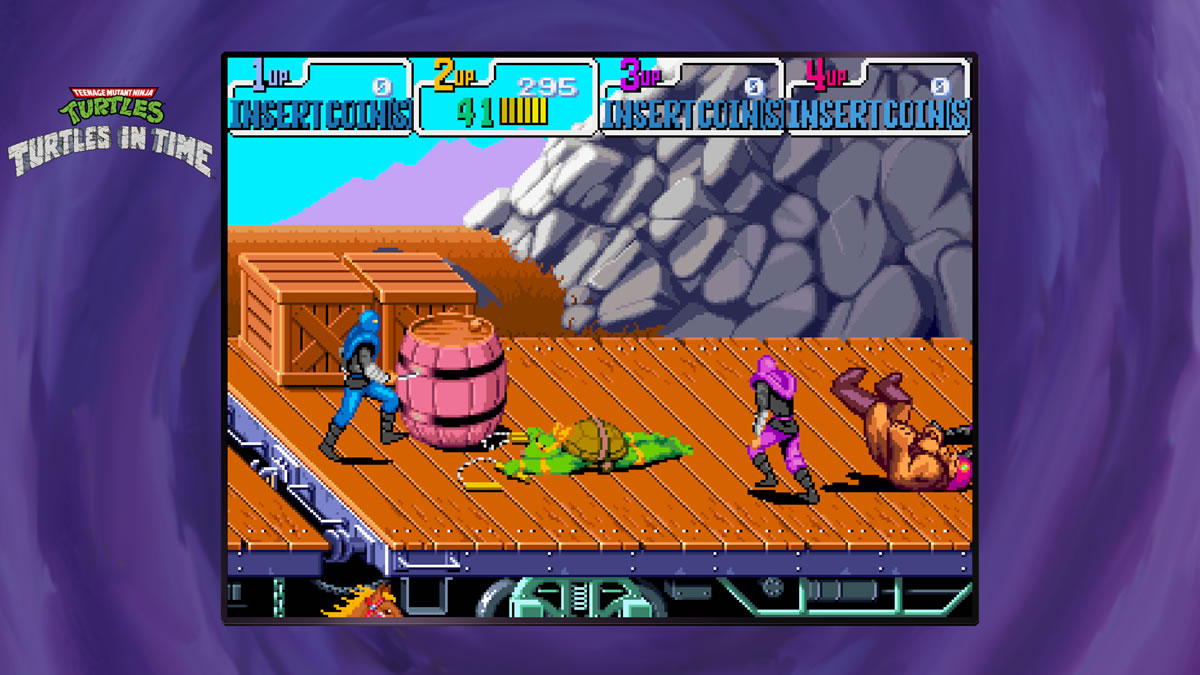Screen dimensions: 1200x675
Task: Select the 1UP Insert Coin(s) player panel
Action: click(320, 97)
